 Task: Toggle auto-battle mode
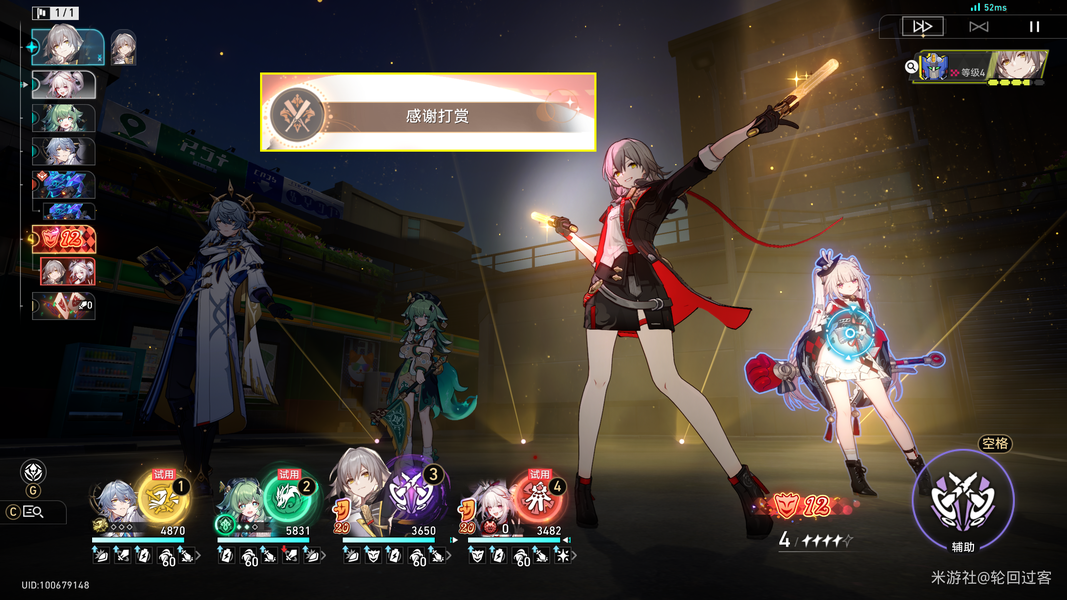[979, 27]
